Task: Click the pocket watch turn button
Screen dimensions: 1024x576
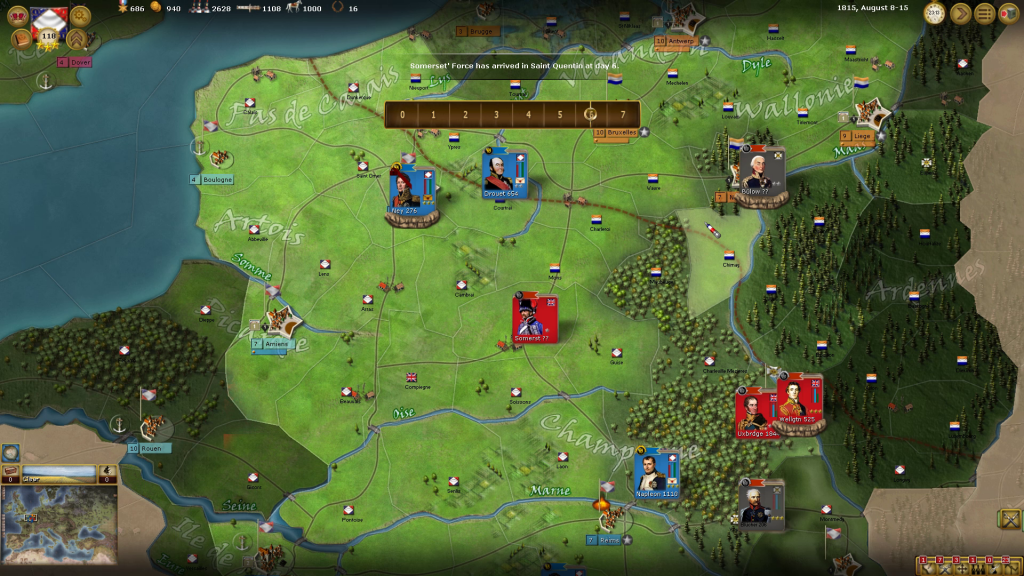Action: [x=935, y=13]
